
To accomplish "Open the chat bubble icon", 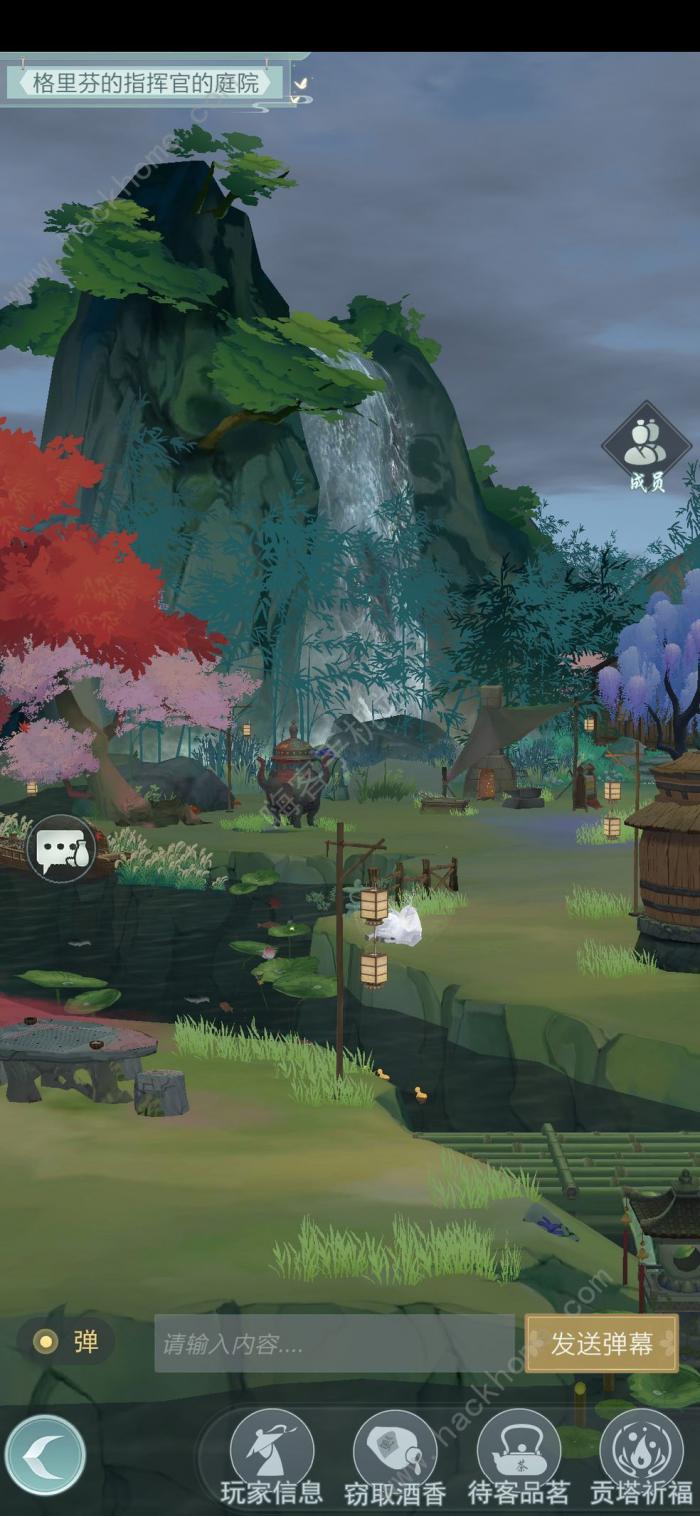I will click(61, 849).
